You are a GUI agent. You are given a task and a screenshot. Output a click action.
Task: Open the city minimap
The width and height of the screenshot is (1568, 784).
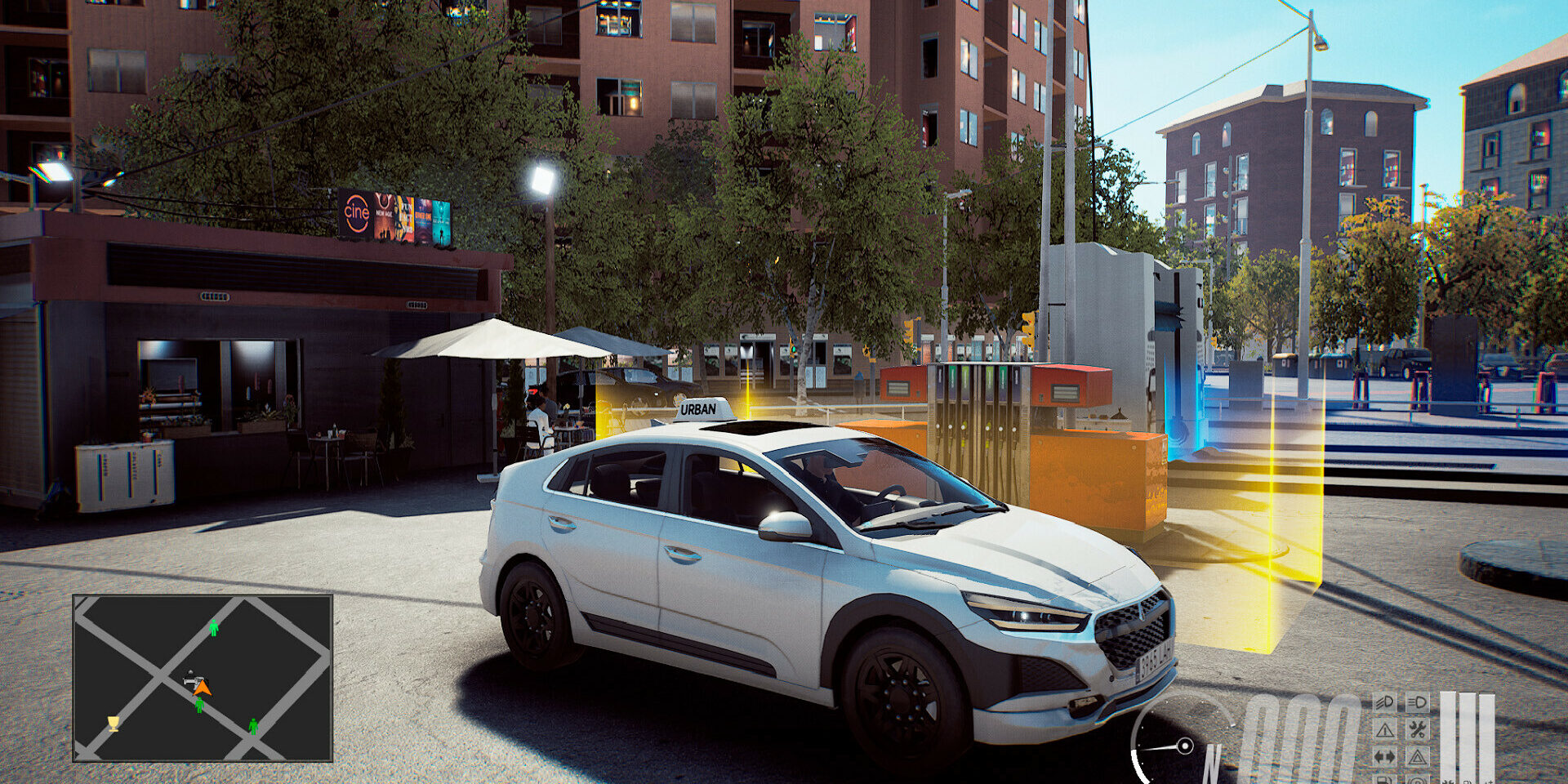click(x=203, y=678)
